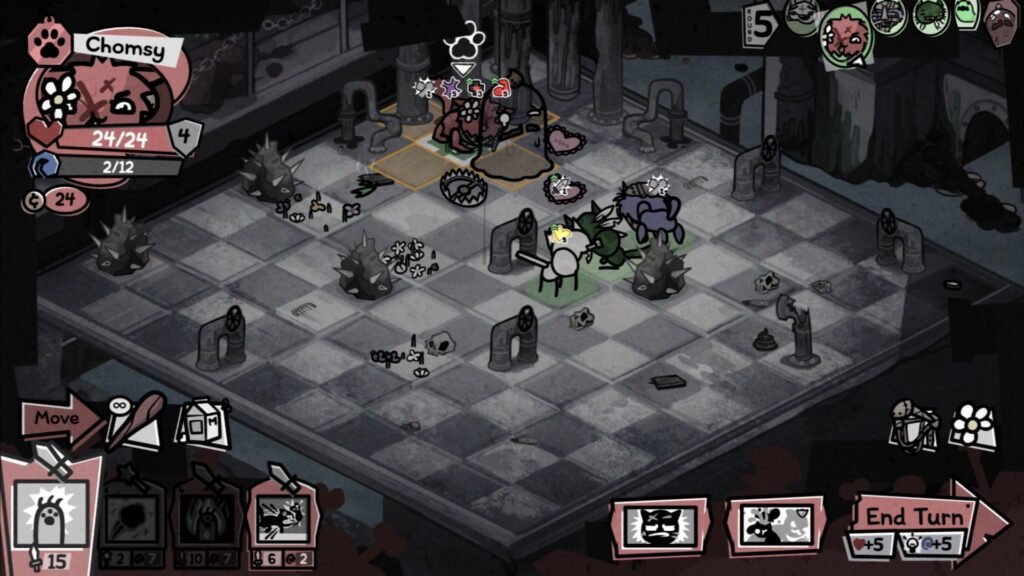This screenshot has height=576, width=1024.
Task: Click the green spiky creature turn portrait
Action: 930,16
